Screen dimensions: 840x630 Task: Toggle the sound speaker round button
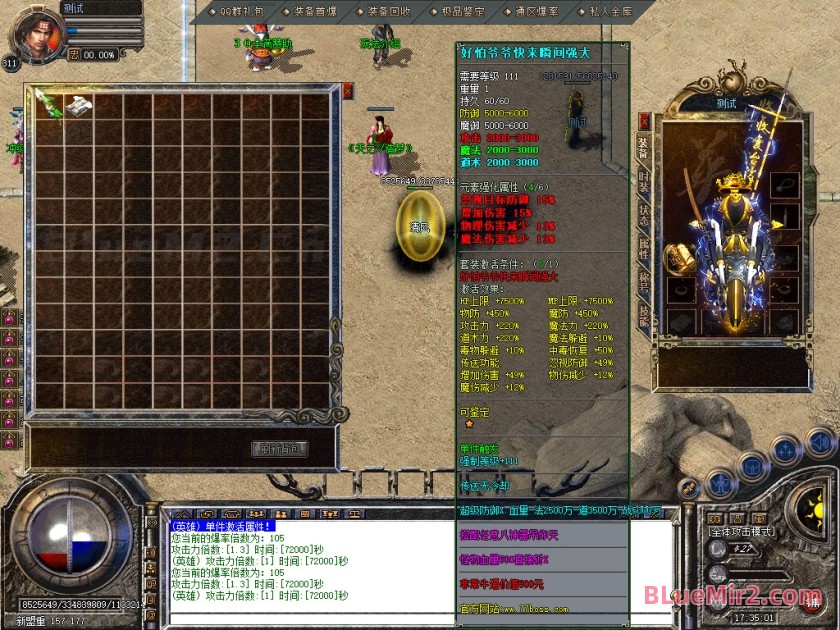[x=820, y=441]
